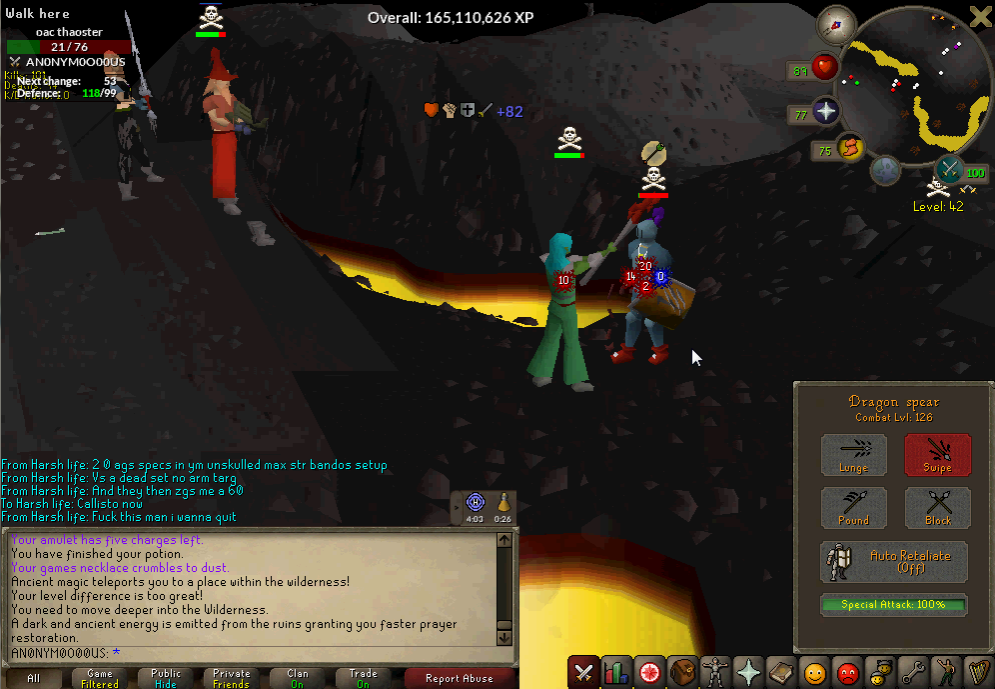Close the interface with the top-right X
The image size is (995, 689).
click(980, 16)
